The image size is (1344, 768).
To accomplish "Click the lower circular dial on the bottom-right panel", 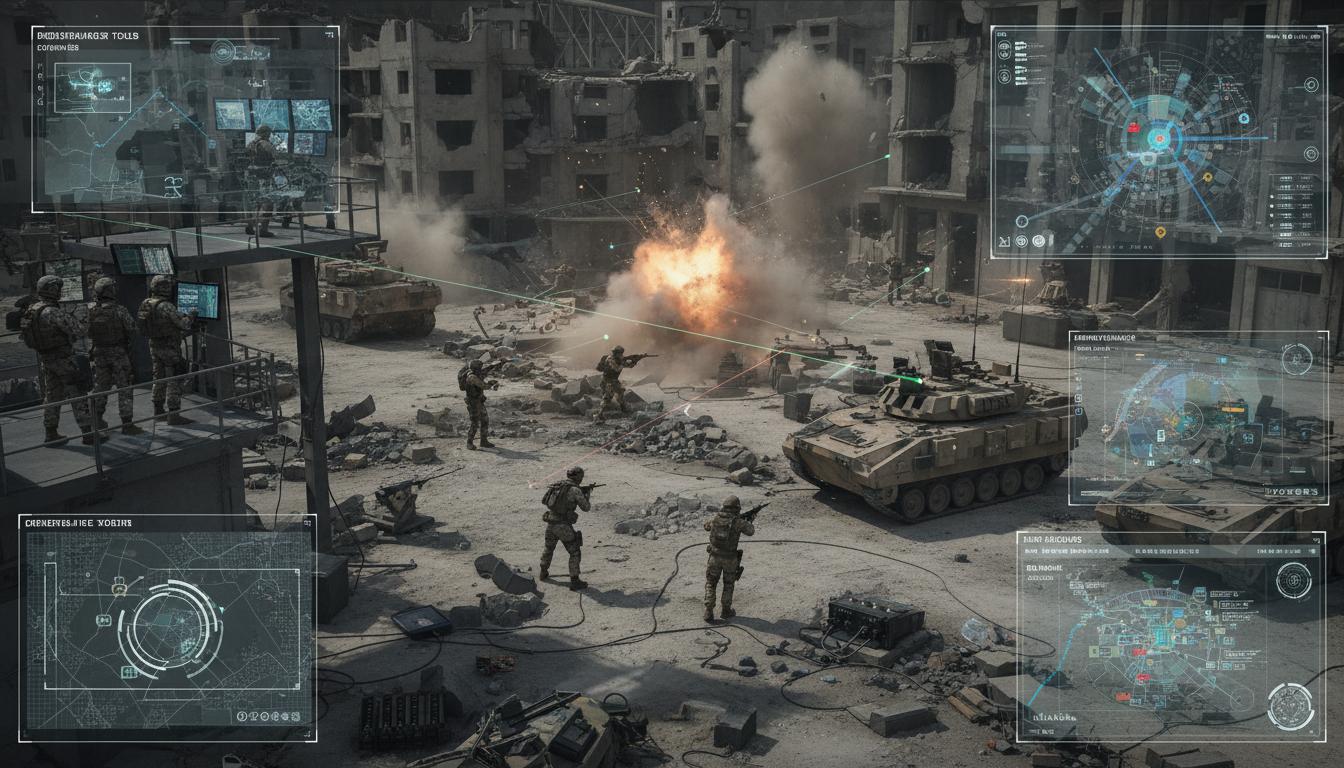I will [x=1289, y=706].
